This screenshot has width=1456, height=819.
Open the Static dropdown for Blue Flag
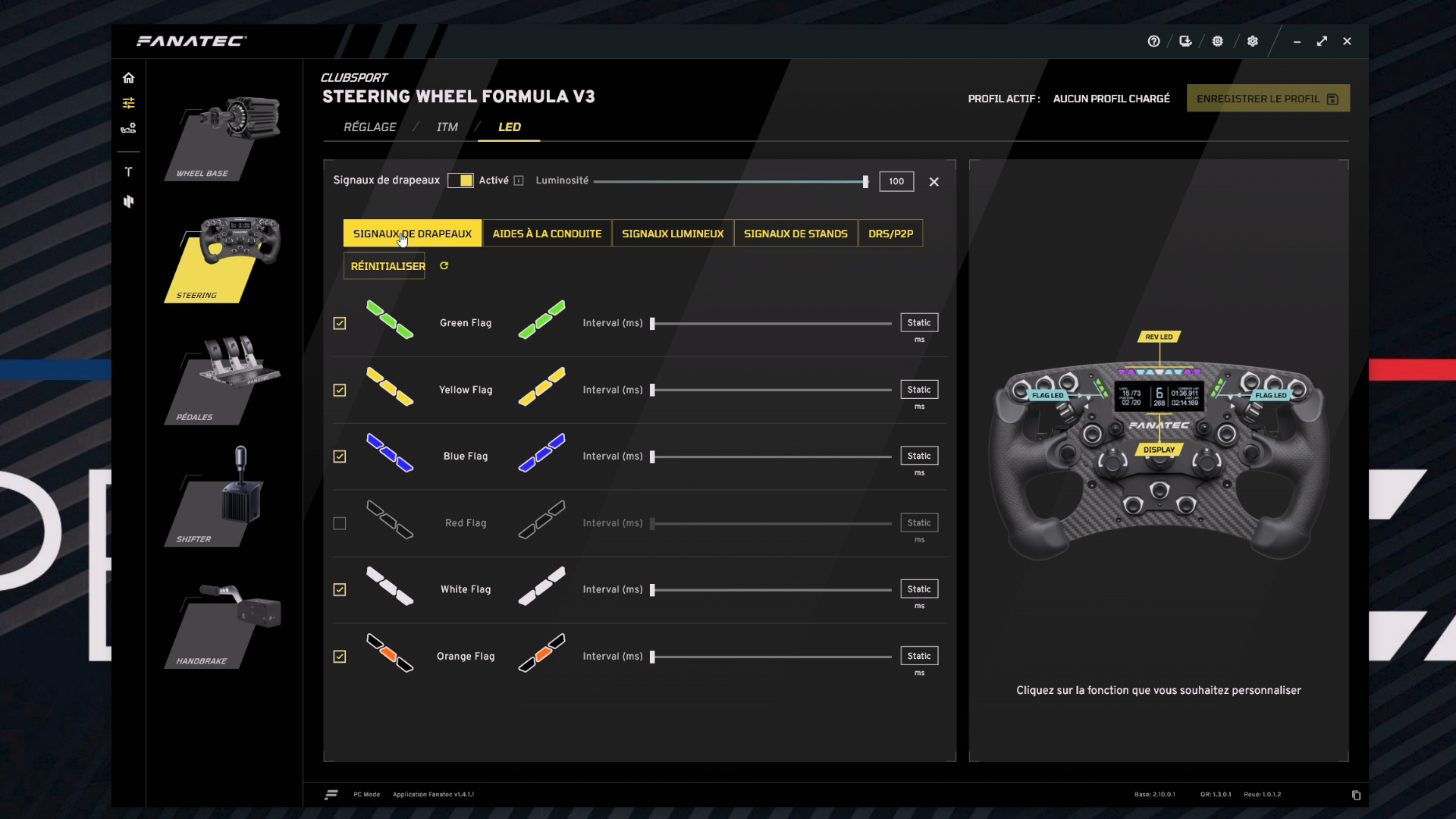click(918, 456)
